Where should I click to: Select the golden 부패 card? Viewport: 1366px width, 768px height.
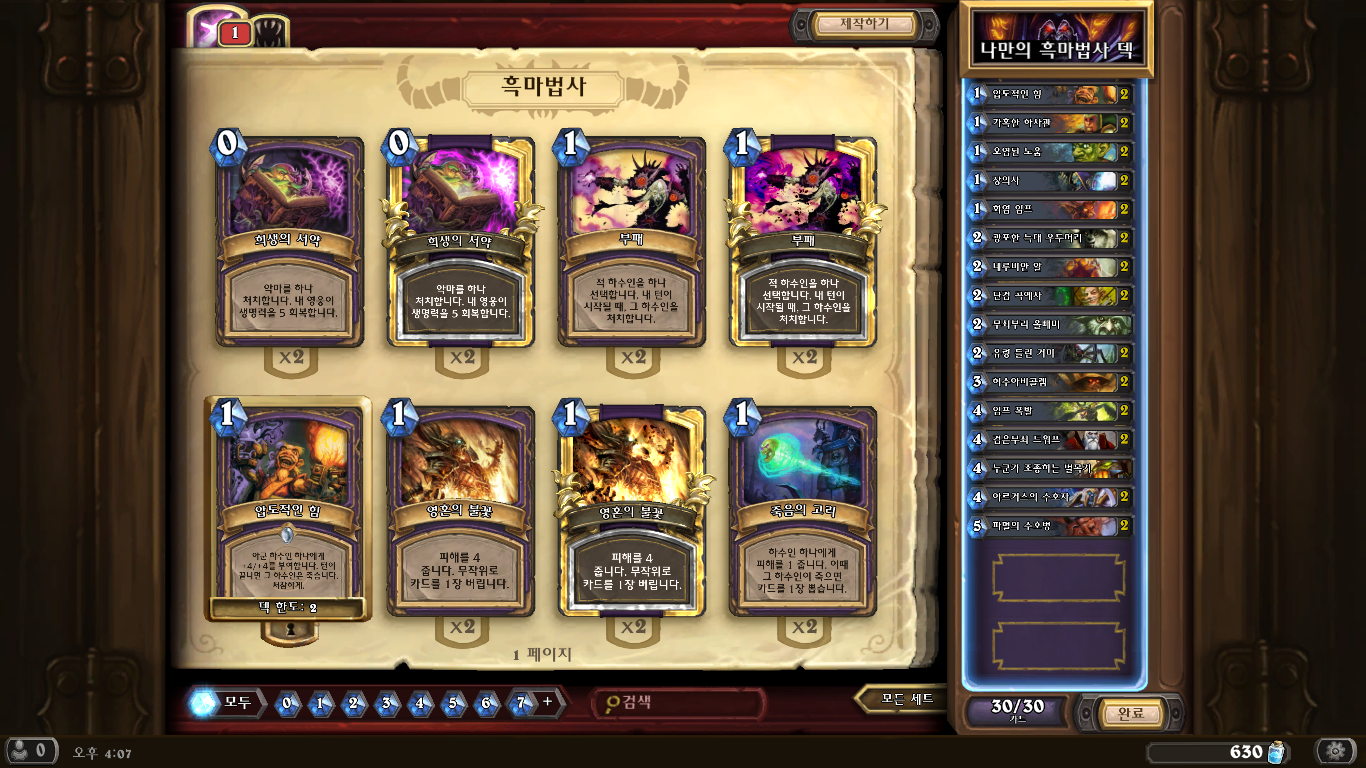[x=803, y=242]
